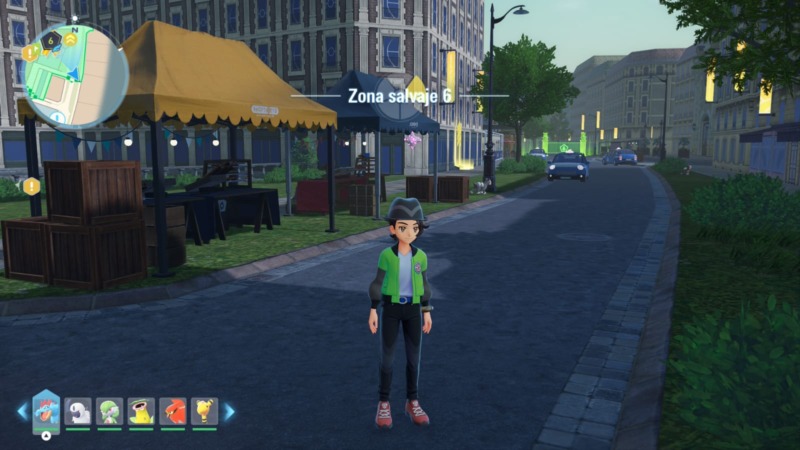The width and height of the screenshot is (800, 450).
Task: Open the circular minimap
Action: pos(75,76)
